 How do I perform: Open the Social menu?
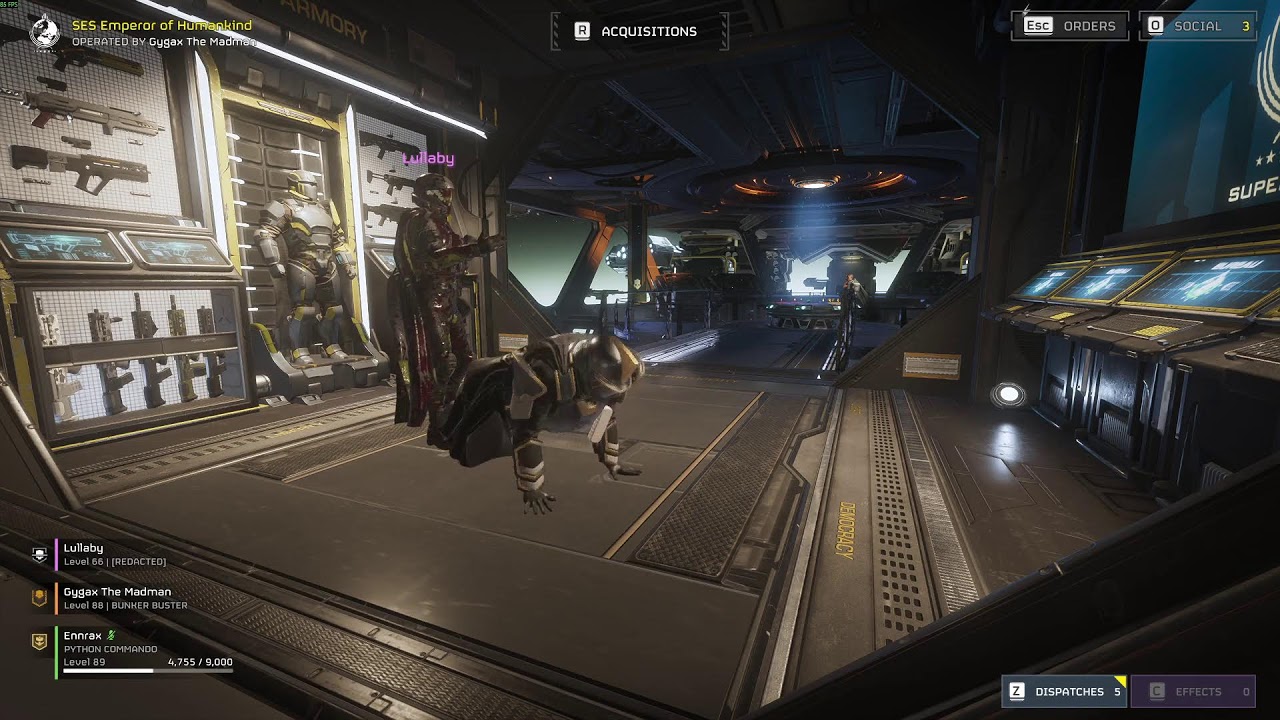[x=1198, y=26]
